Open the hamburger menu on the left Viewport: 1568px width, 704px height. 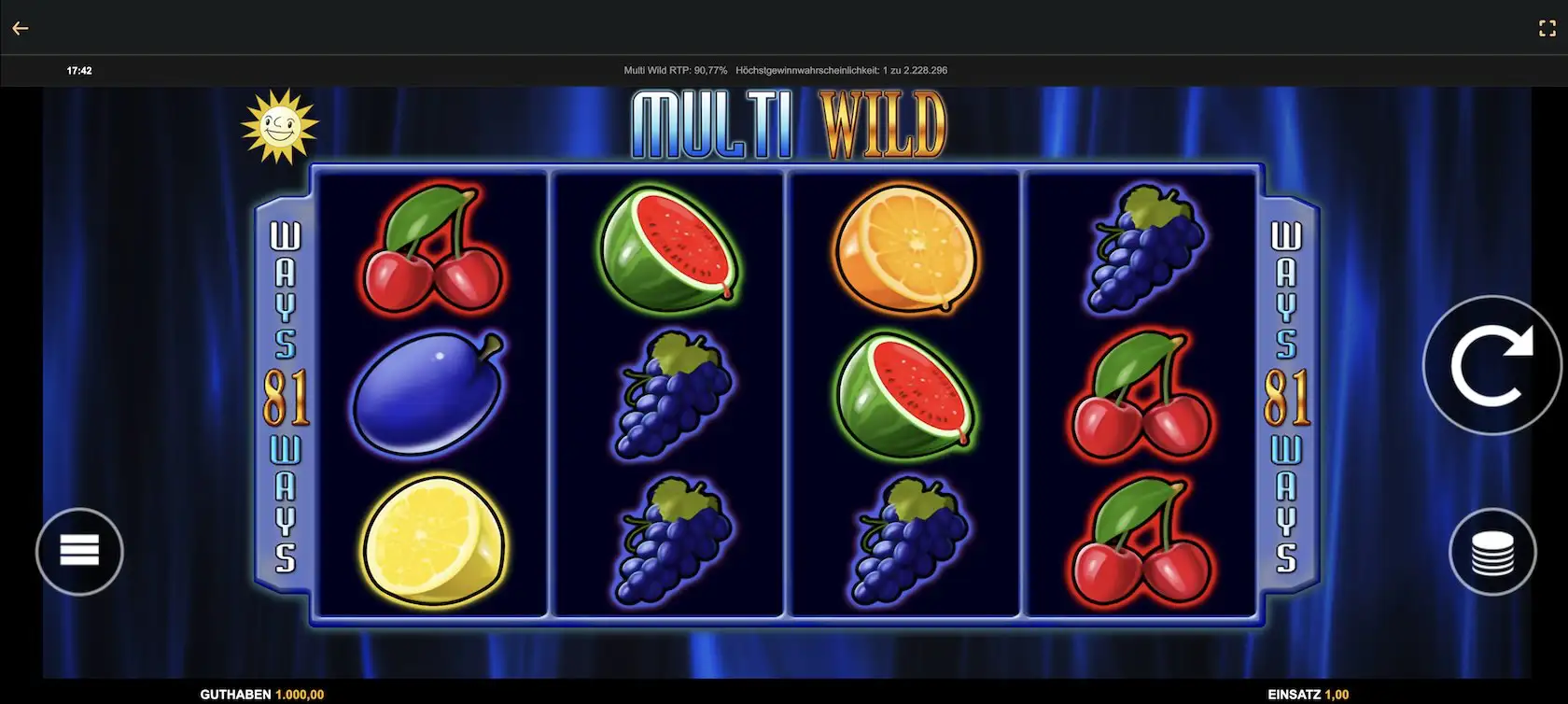[79, 551]
